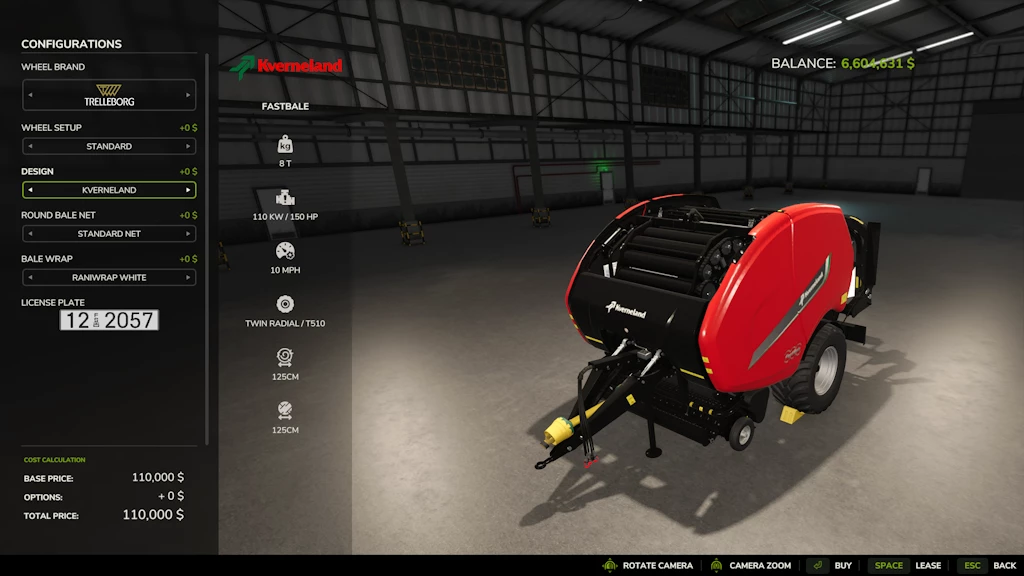The height and width of the screenshot is (576, 1024).
Task: Choose next Design after Kverneland
Action: point(188,190)
